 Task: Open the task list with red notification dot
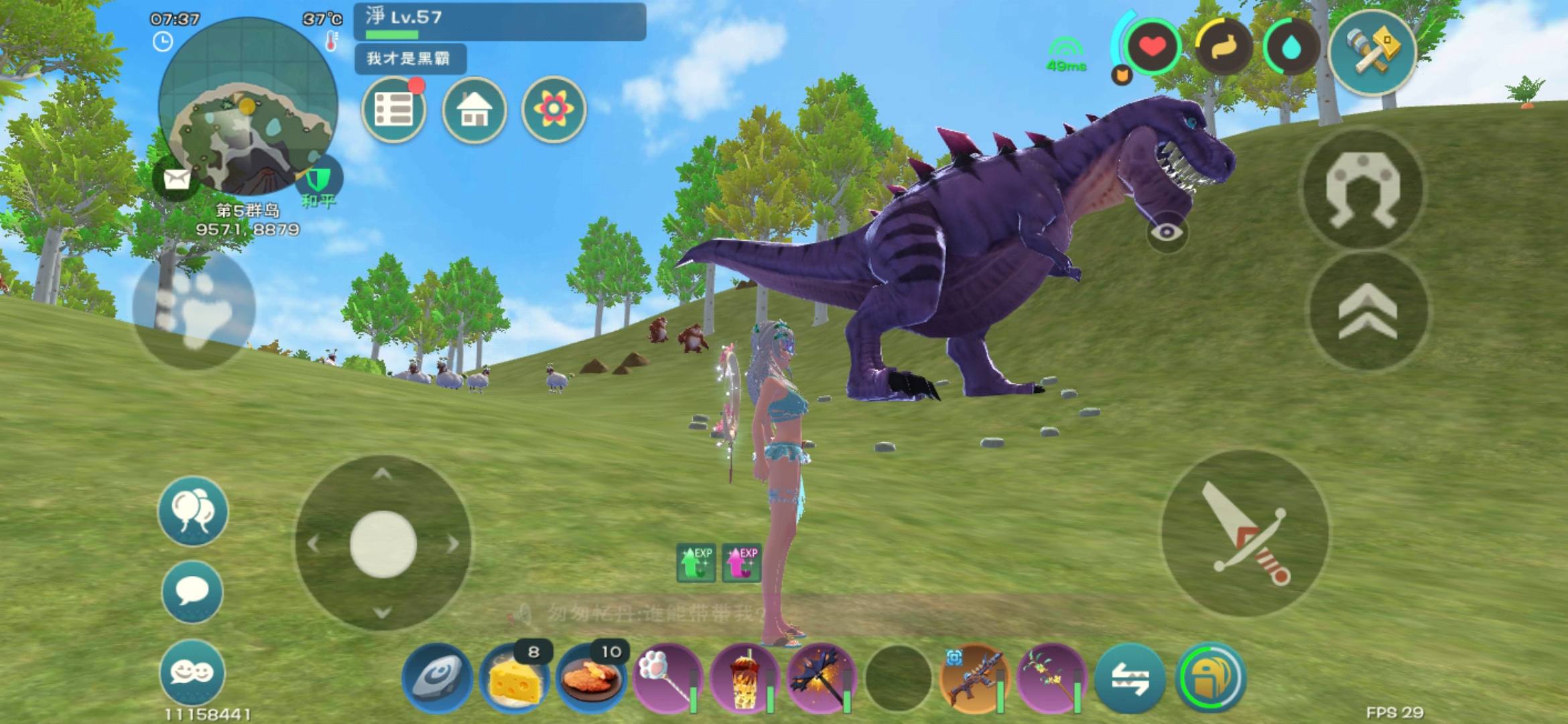click(x=393, y=110)
